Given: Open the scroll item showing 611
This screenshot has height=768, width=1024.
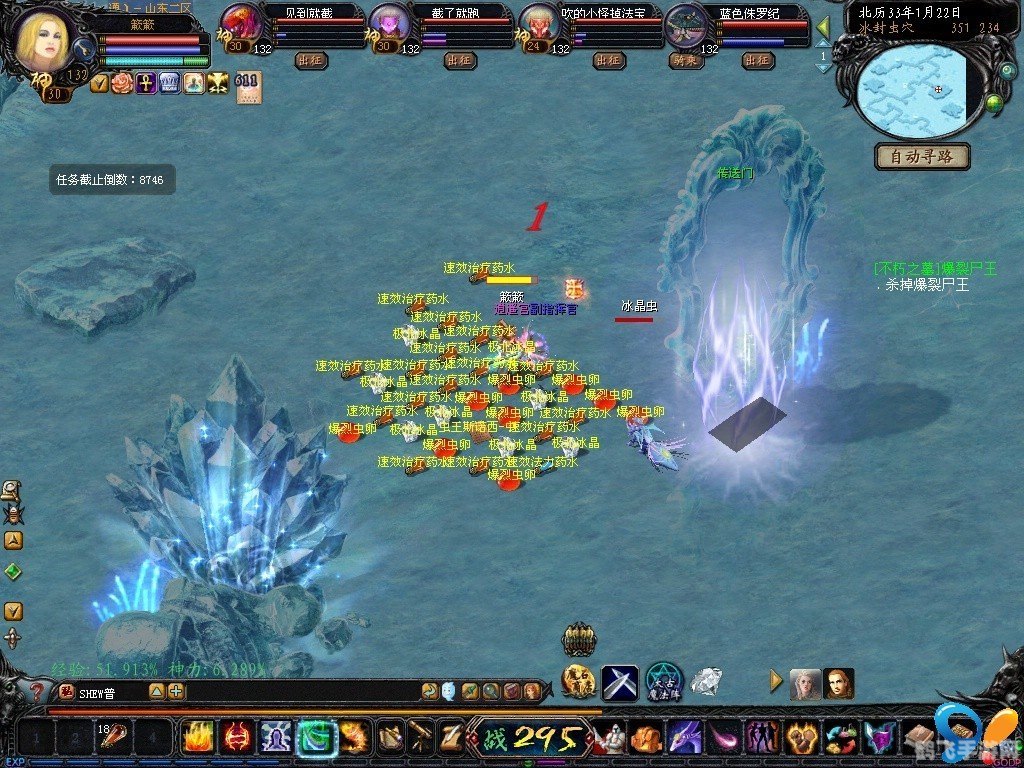Looking at the screenshot, I should tap(248, 88).
